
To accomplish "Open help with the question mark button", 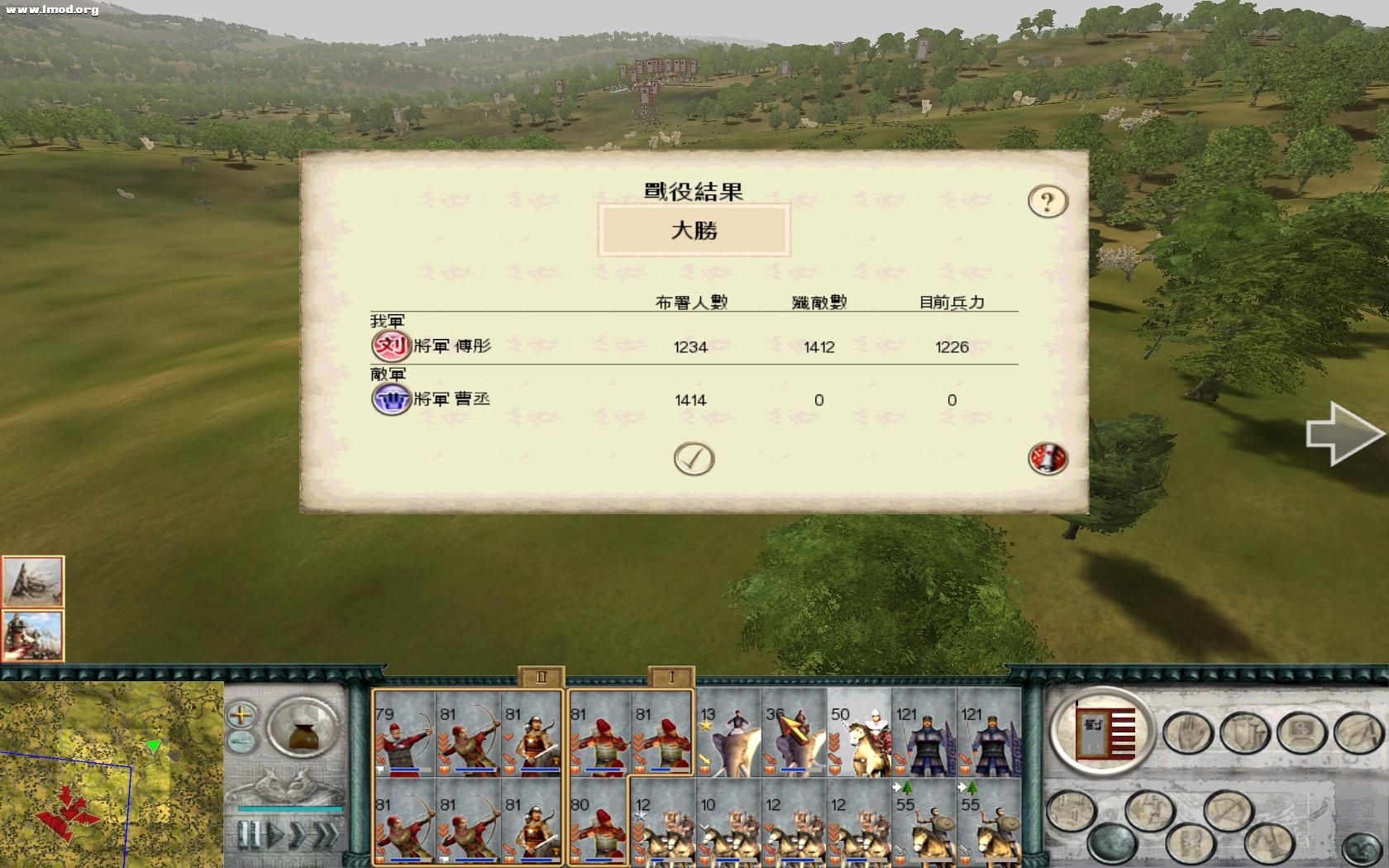I will (1047, 200).
